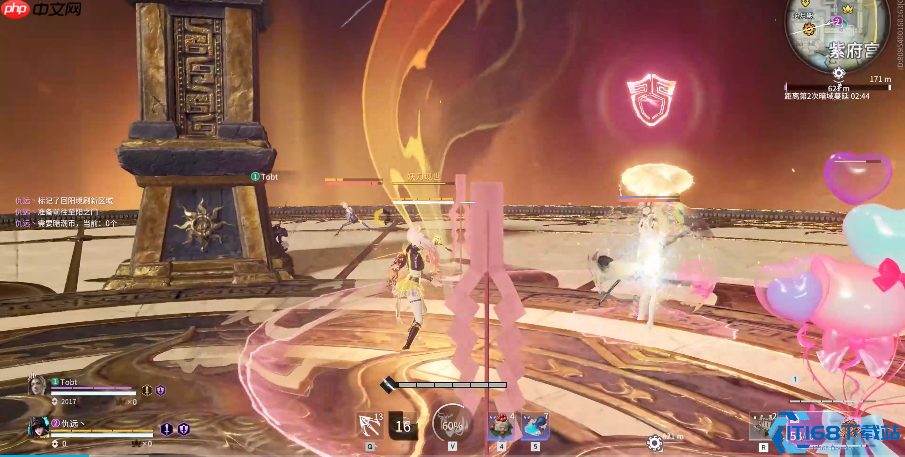
Task: Use the blue consumable in slot 5
Action: click(535, 425)
